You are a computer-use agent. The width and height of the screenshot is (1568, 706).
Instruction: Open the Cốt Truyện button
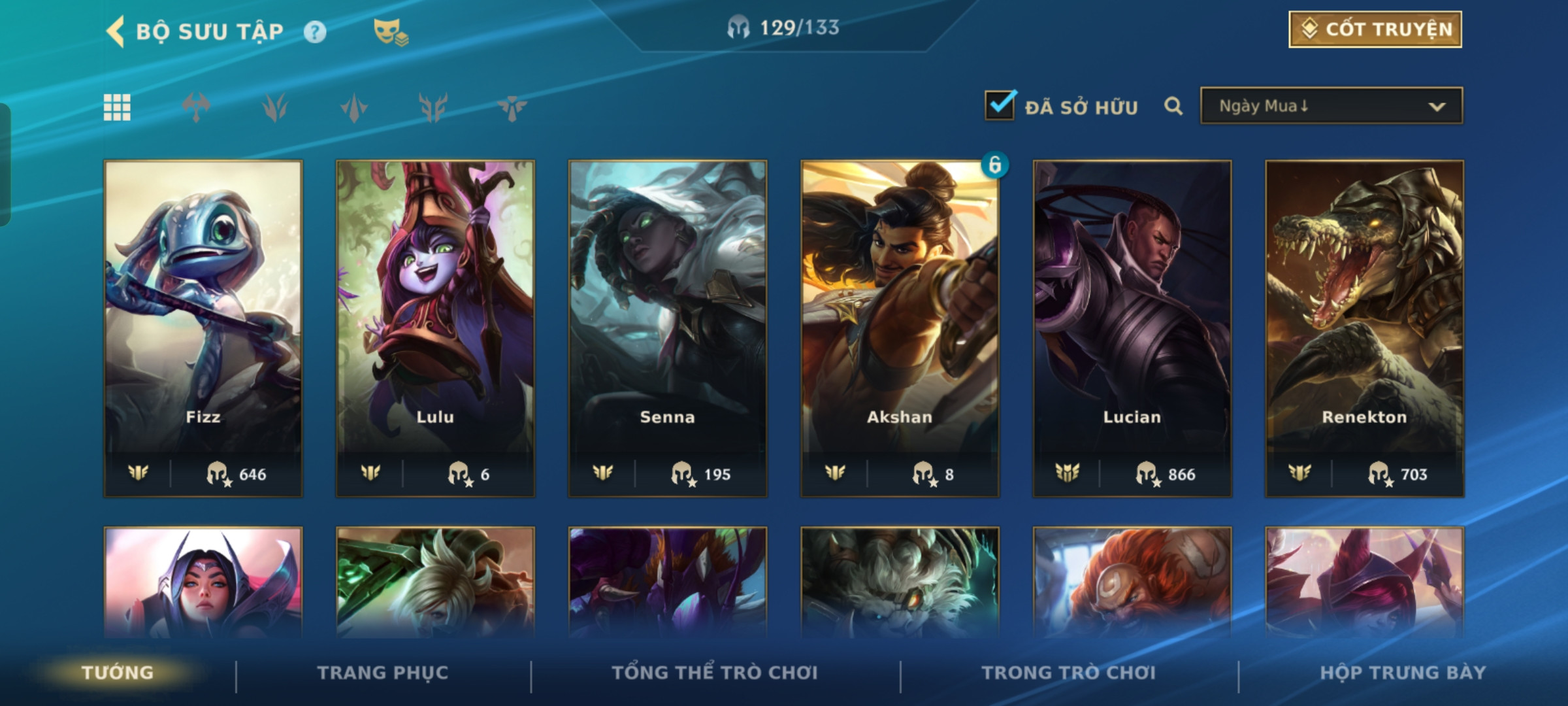click(1375, 29)
